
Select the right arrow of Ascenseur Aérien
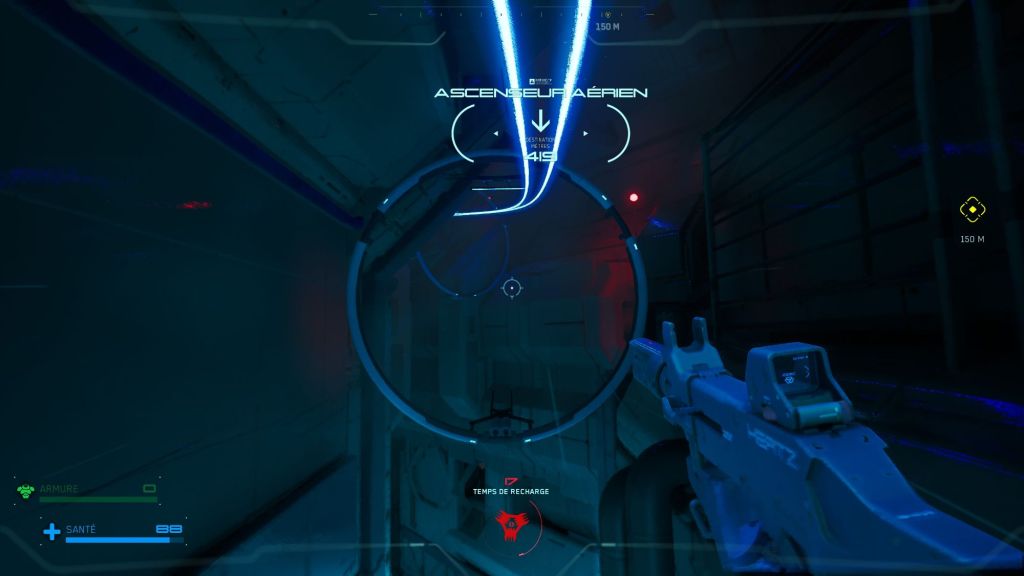pyautogui.click(x=586, y=133)
